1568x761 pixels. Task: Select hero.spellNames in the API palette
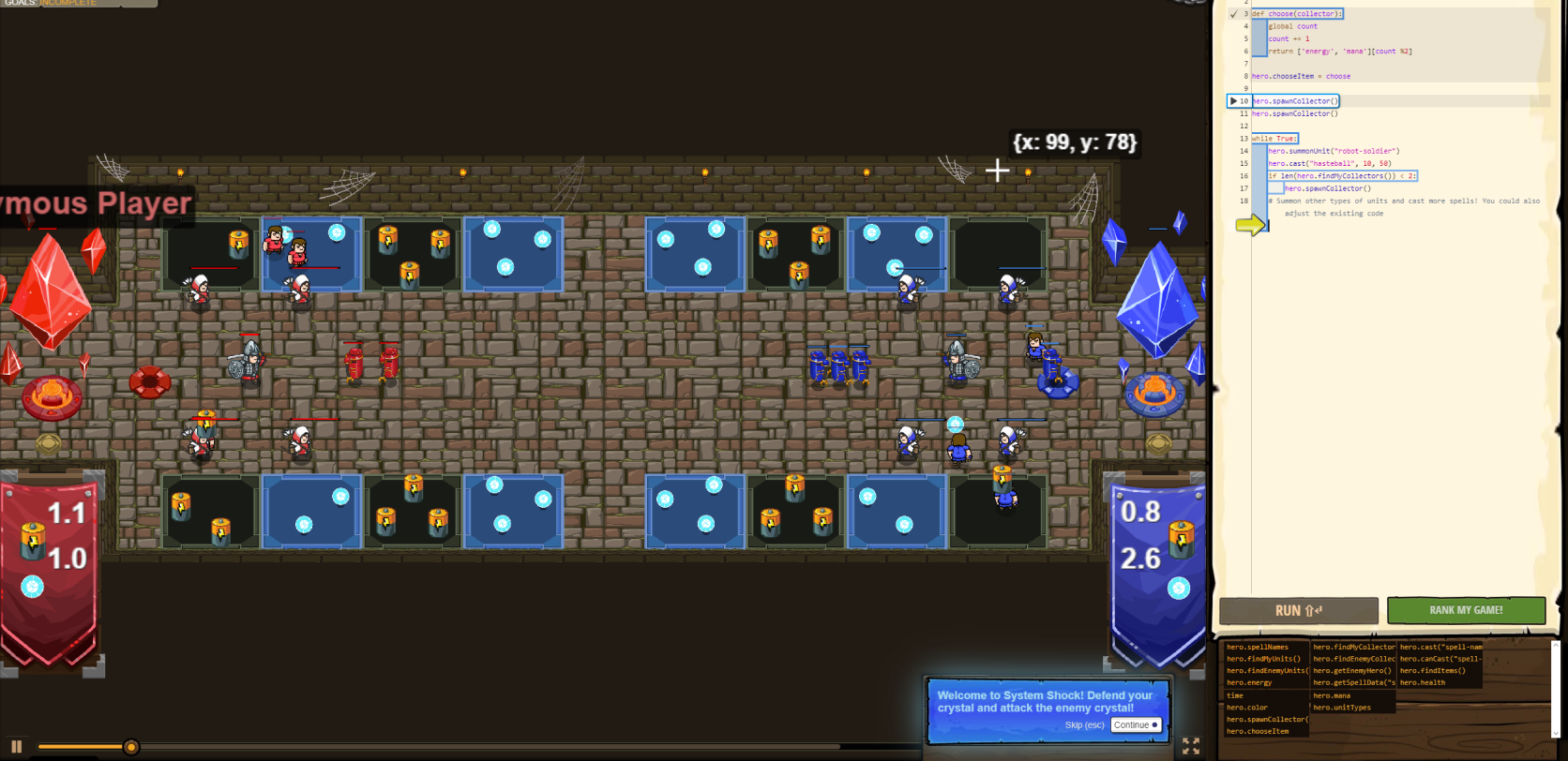click(1258, 647)
